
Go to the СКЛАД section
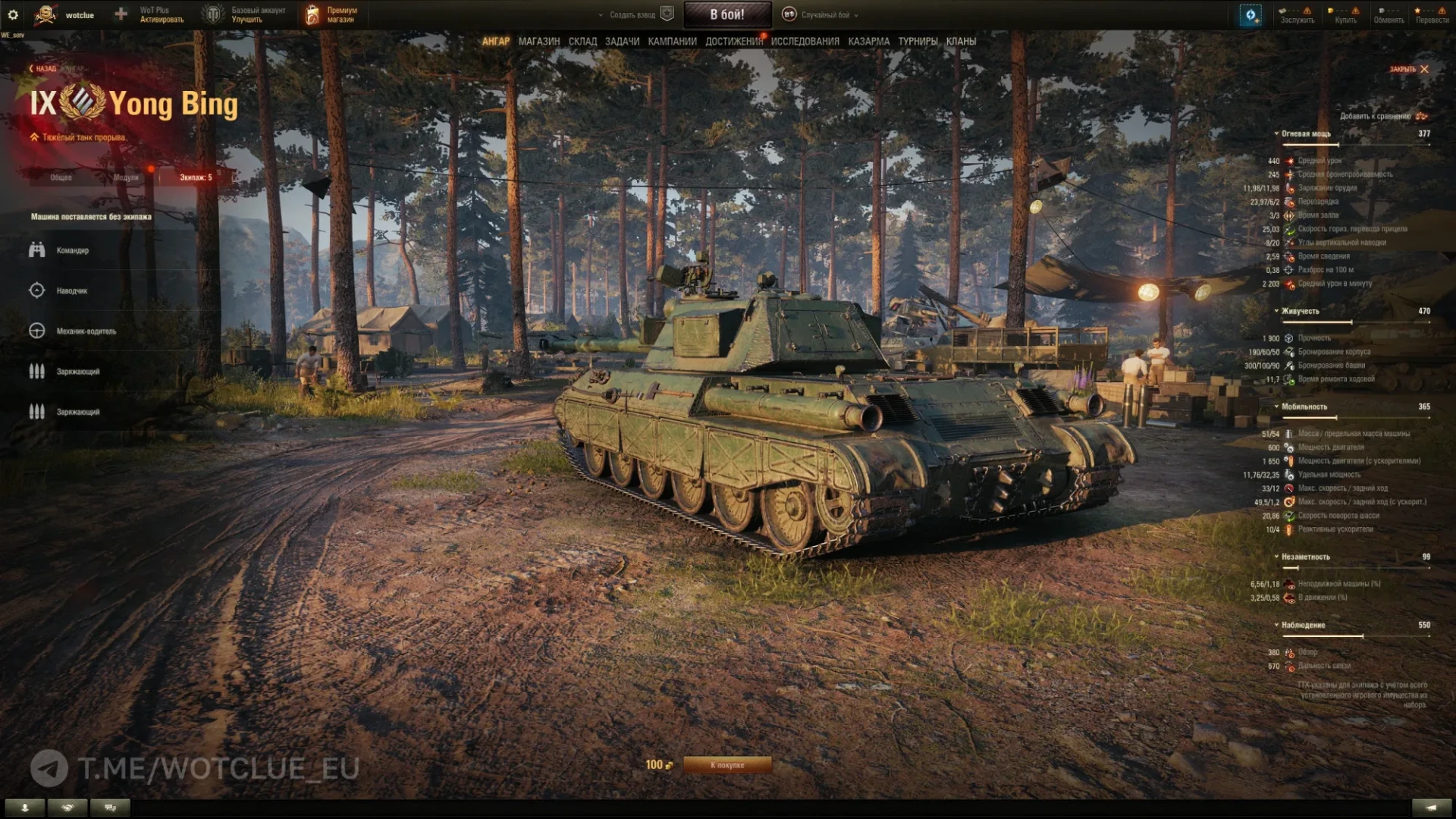coord(582,42)
